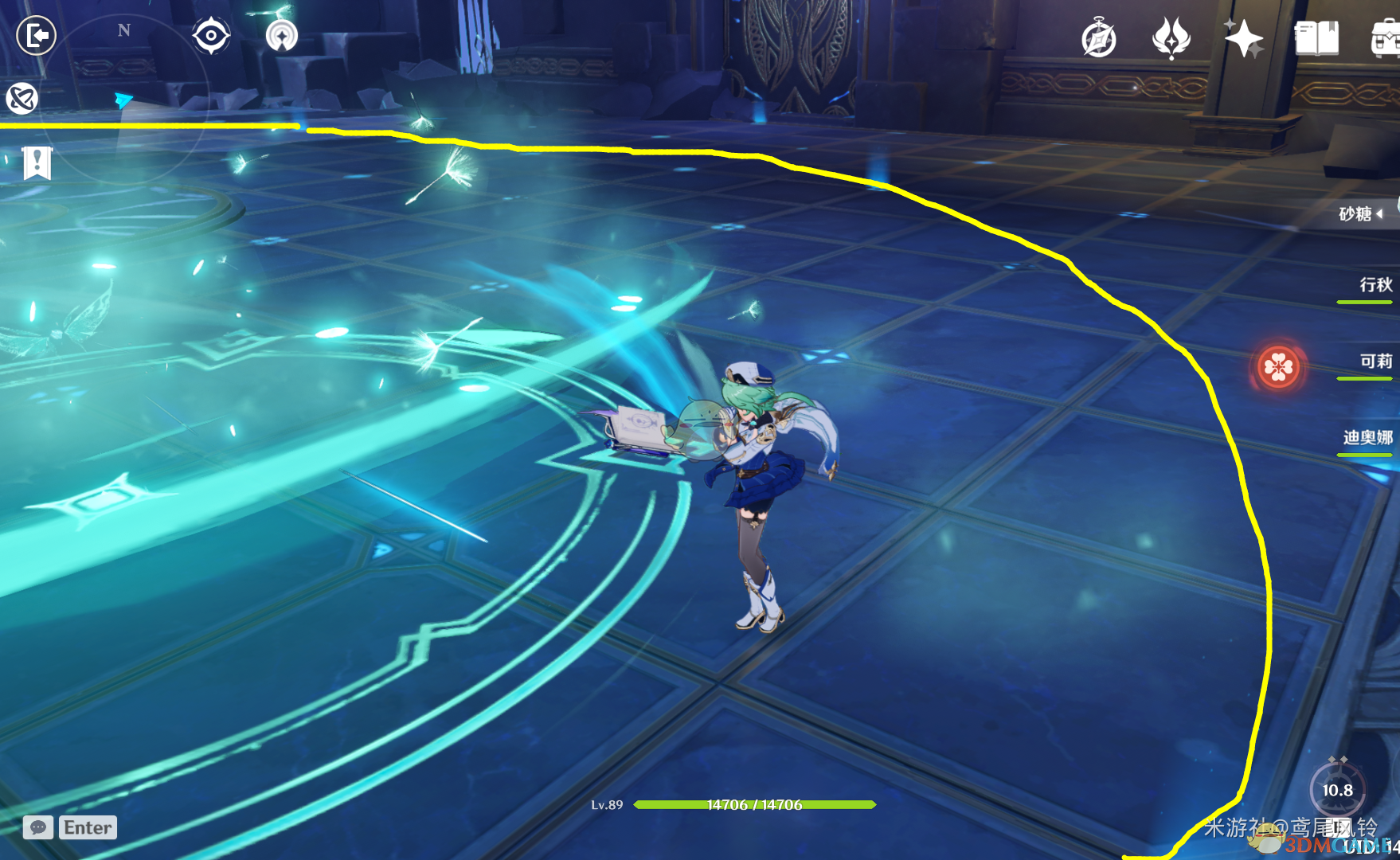1400x860 pixels.
Task: Click the exit door icon
Action: point(37,36)
